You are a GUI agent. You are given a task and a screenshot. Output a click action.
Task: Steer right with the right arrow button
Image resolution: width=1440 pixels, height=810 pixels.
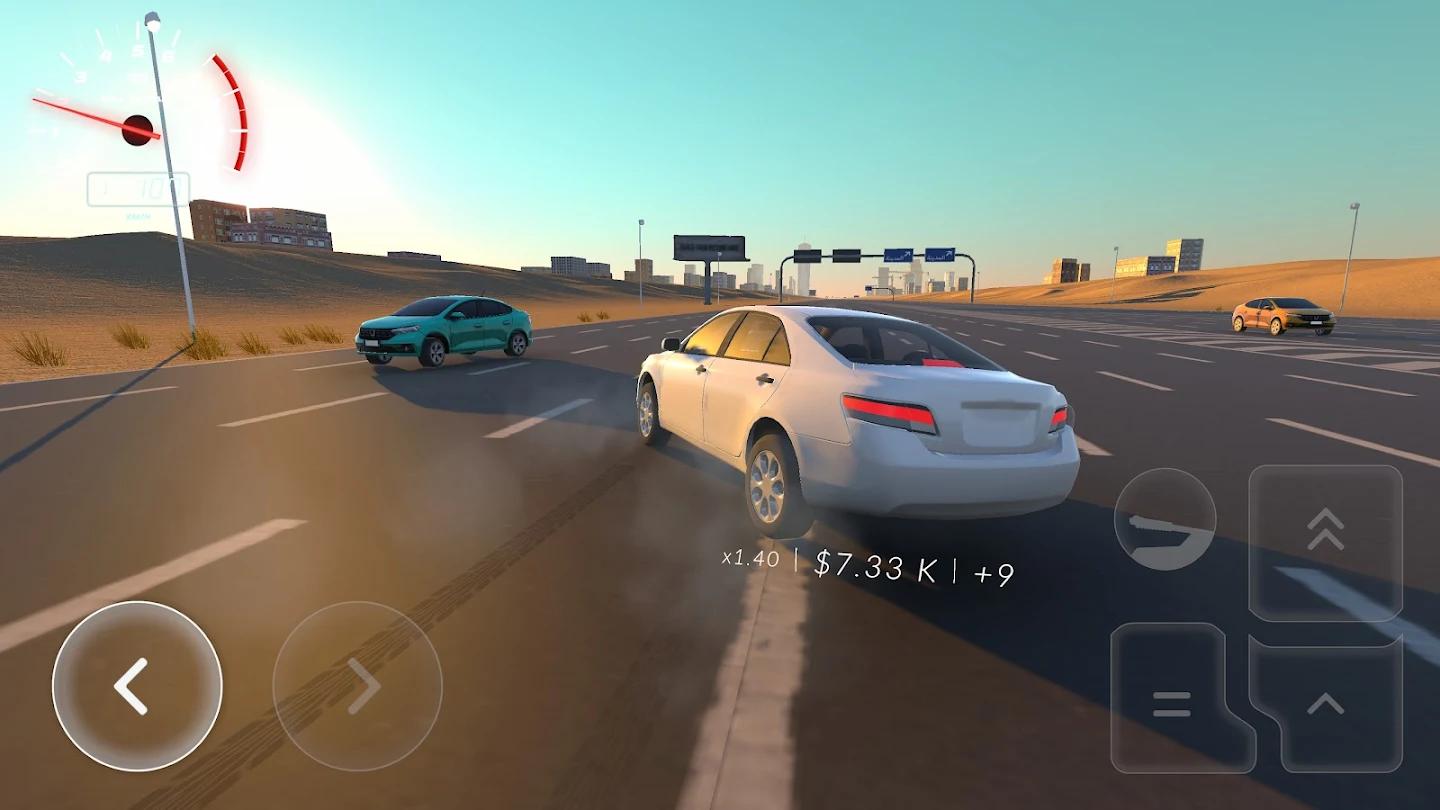[x=357, y=686]
